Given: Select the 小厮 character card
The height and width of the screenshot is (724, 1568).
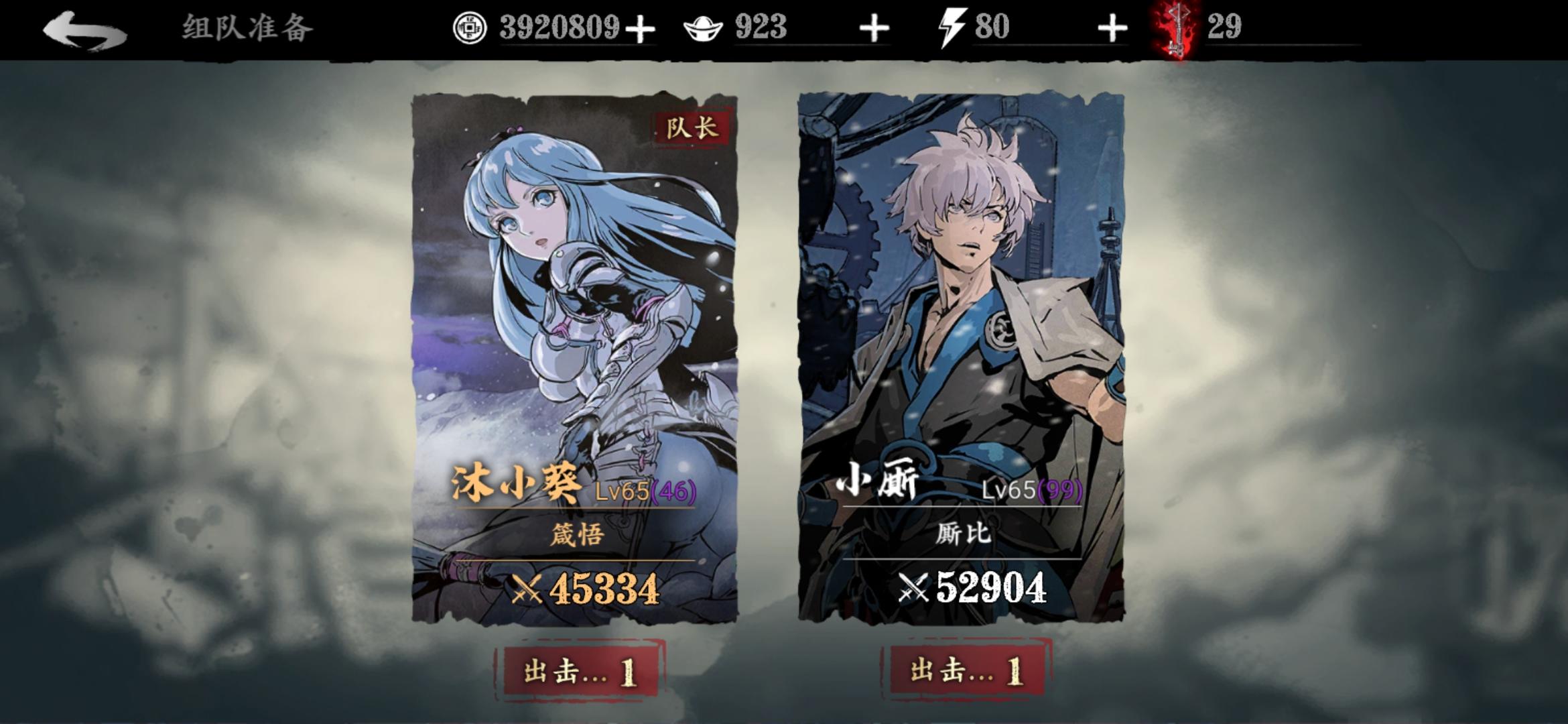Looking at the screenshot, I should click(x=958, y=302).
